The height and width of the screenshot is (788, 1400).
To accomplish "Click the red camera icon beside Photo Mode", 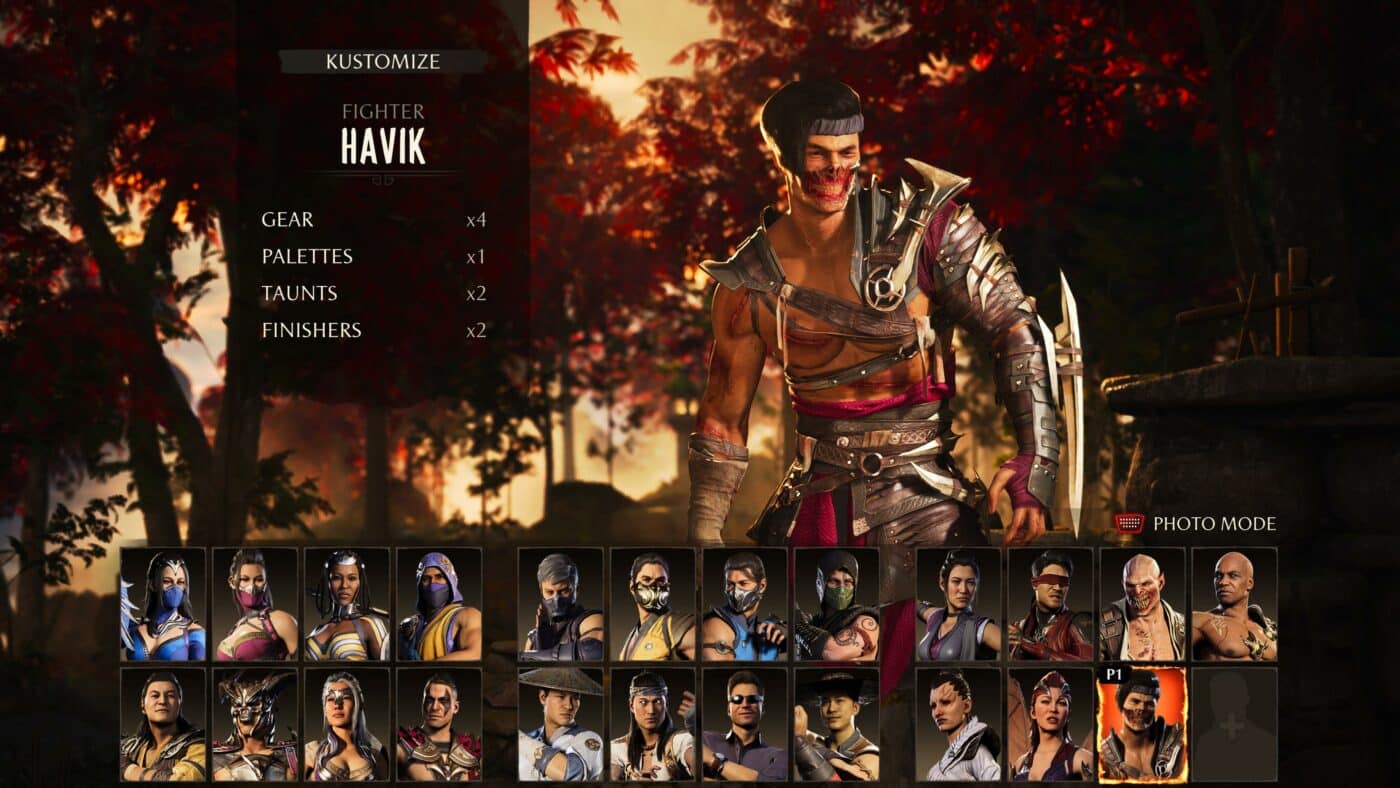I will 1128,520.
